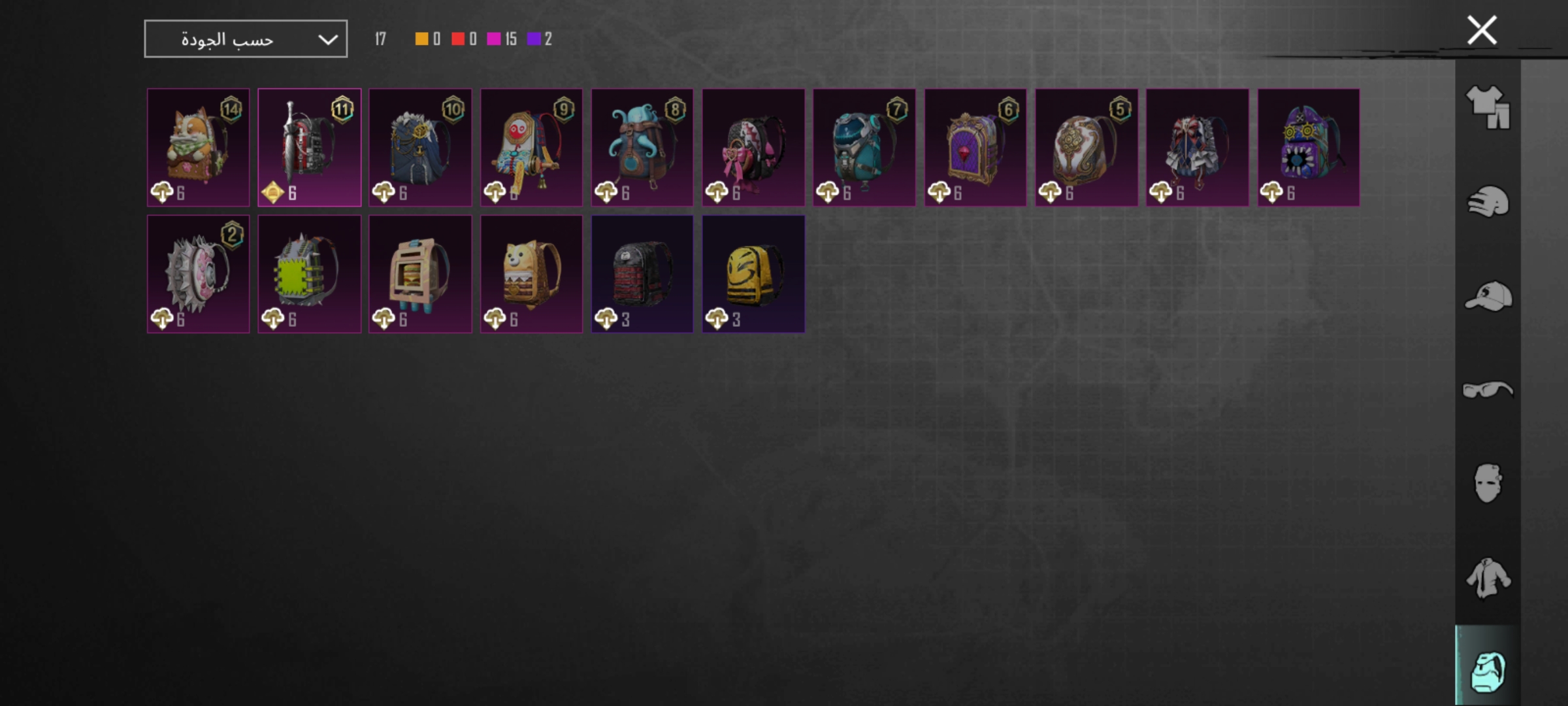This screenshot has width=1568, height=706.
Task: Select the green patch spiked backpack
Action: point(309,274)
